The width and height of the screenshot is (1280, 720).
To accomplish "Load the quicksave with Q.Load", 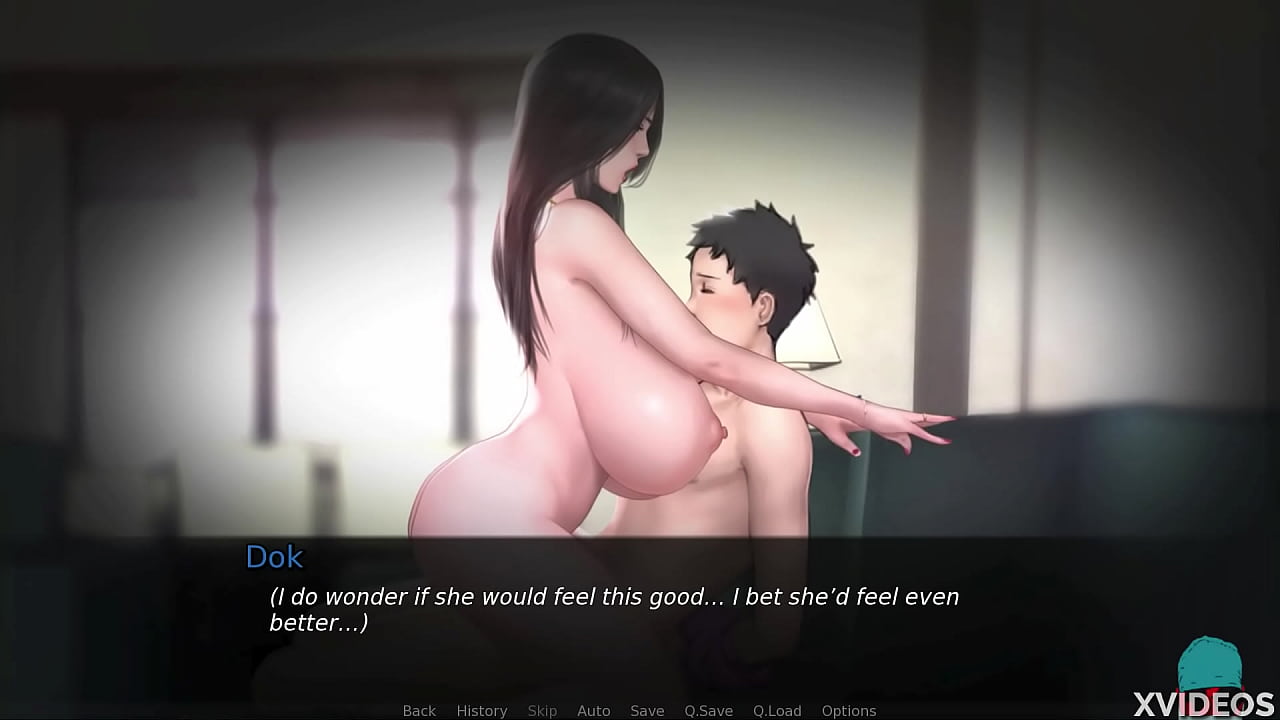I will (x=778, y=710).
